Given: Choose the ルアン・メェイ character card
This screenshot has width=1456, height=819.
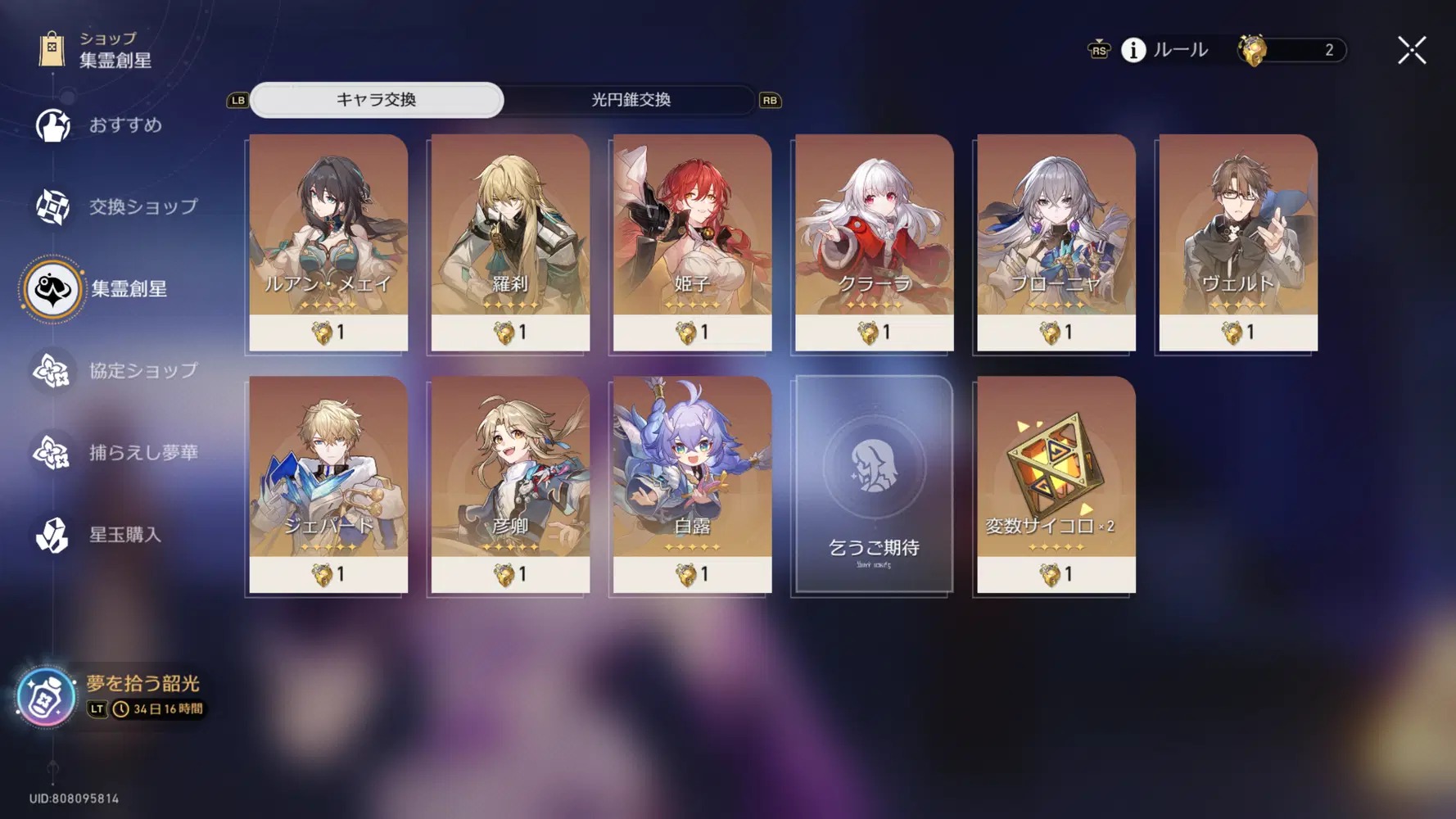Looking at the screenshot, I should pos(328,242).
